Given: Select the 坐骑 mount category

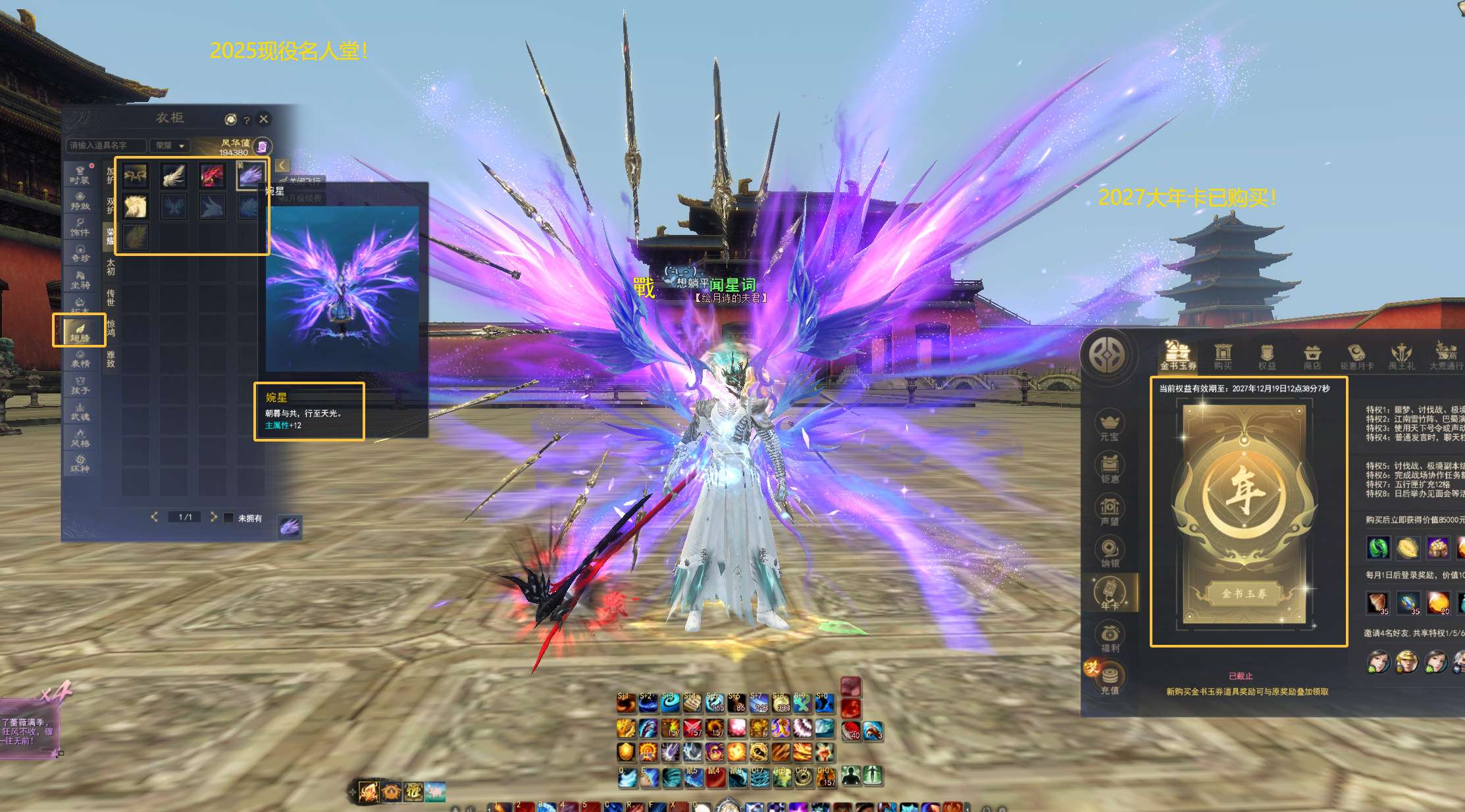Looking at the screenshot, I should click(x=80, y=280).
